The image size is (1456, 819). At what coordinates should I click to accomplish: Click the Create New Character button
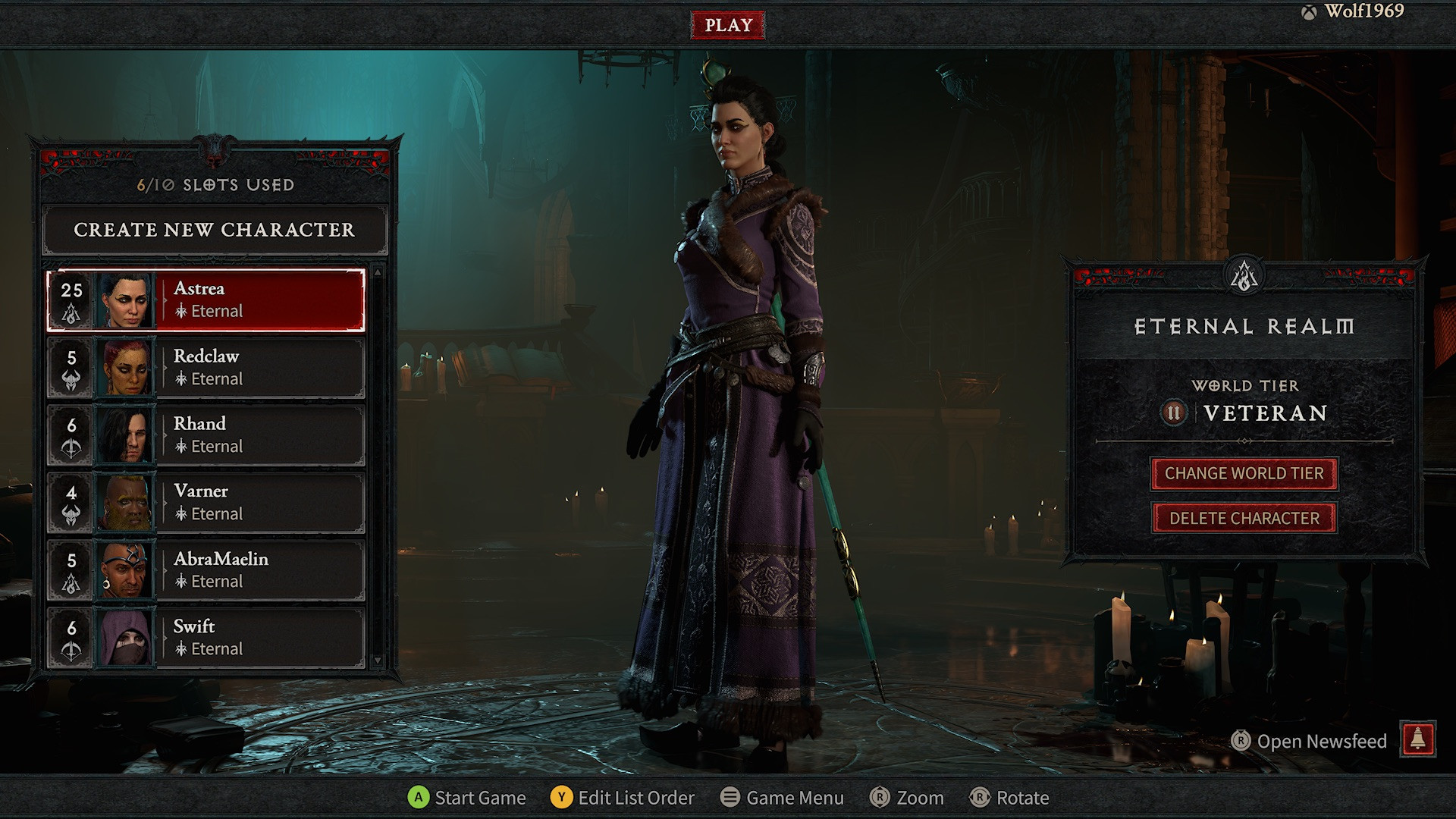coord(215,230)
